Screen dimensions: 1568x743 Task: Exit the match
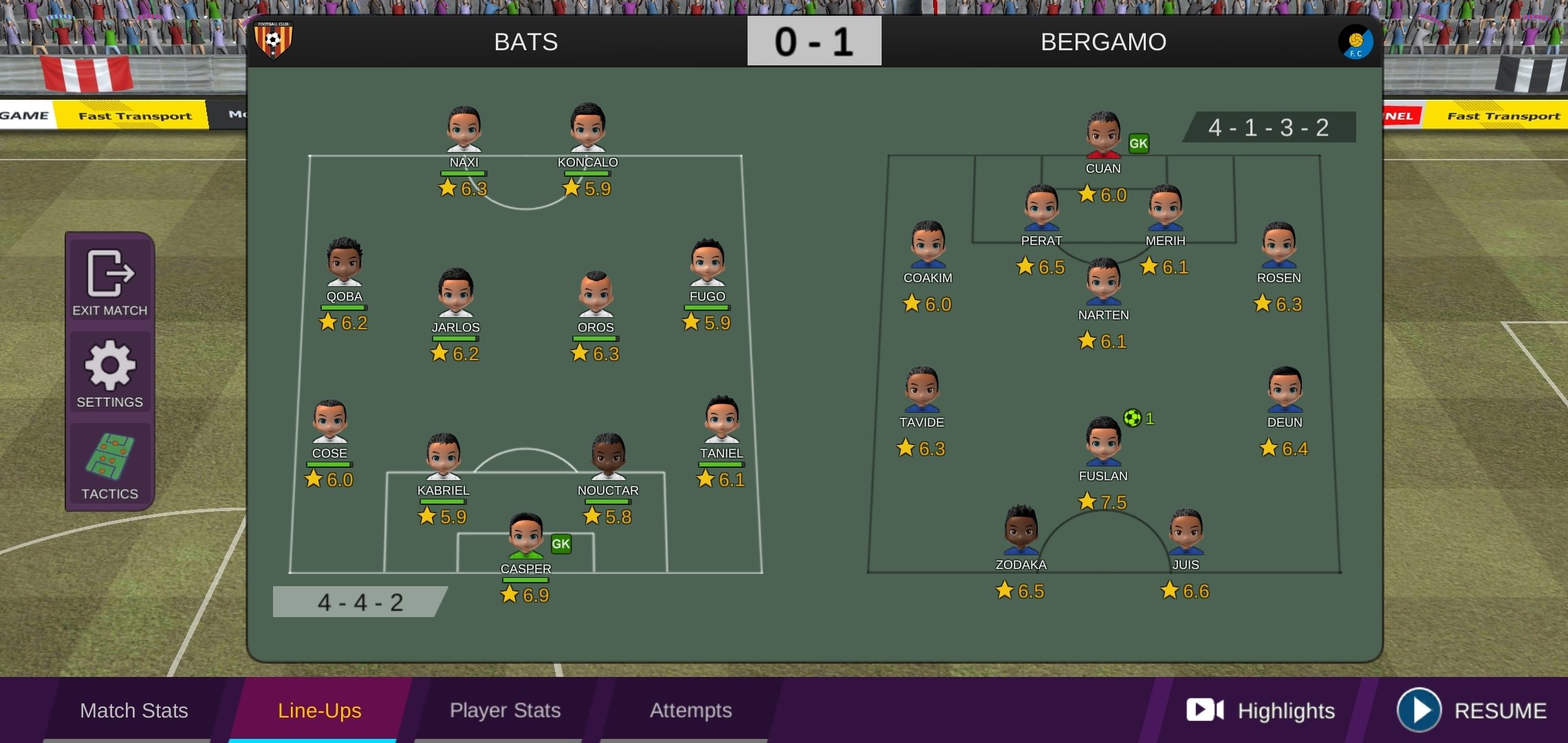[x=110, y=283]
